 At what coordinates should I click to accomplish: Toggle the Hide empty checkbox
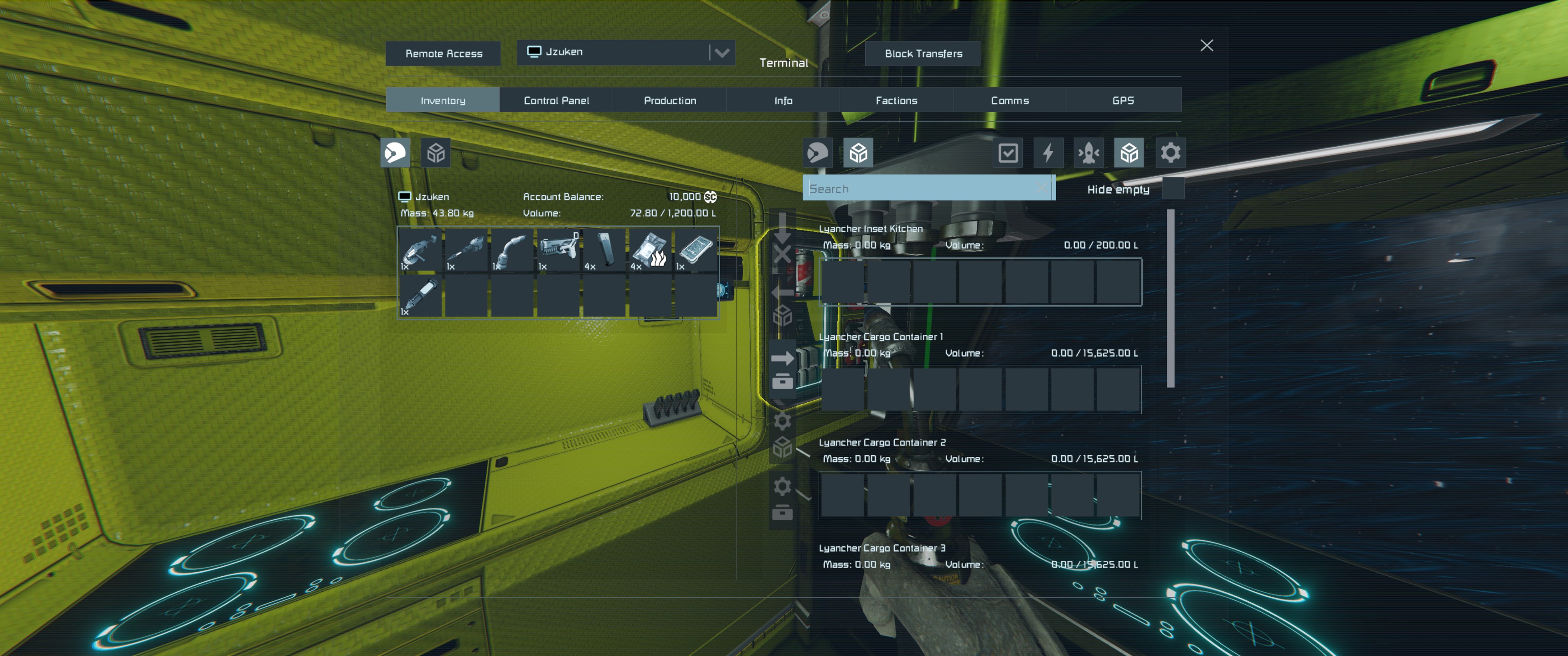coord(1172,189)
